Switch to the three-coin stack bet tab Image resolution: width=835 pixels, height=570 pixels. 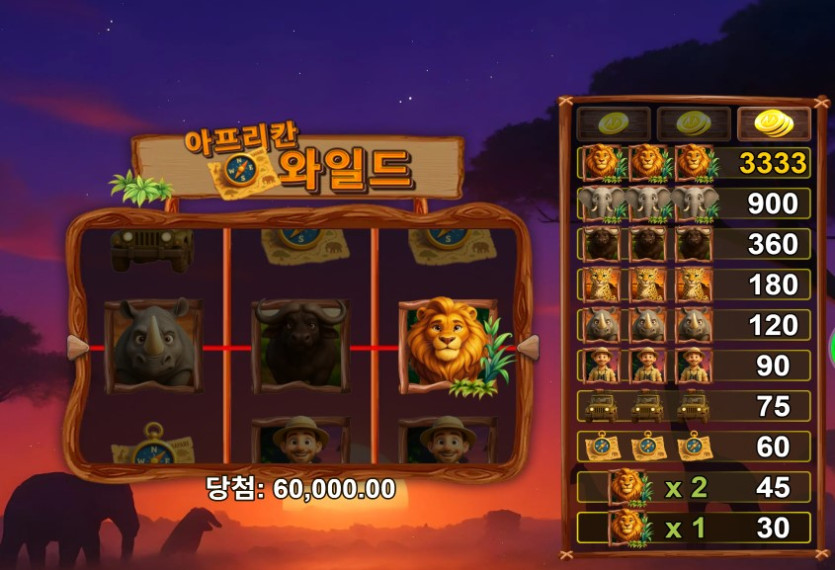point(773,124)
